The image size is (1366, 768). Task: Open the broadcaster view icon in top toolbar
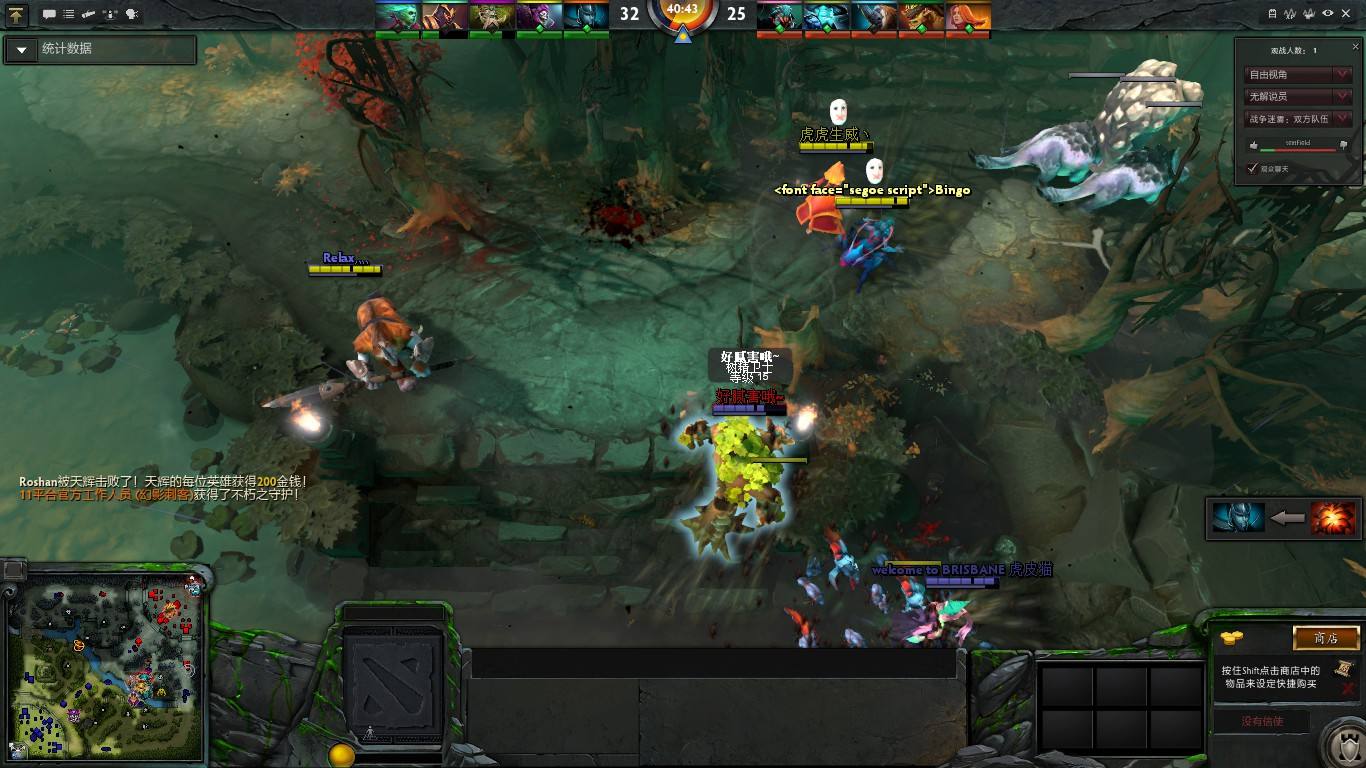[x=130, y=13]
